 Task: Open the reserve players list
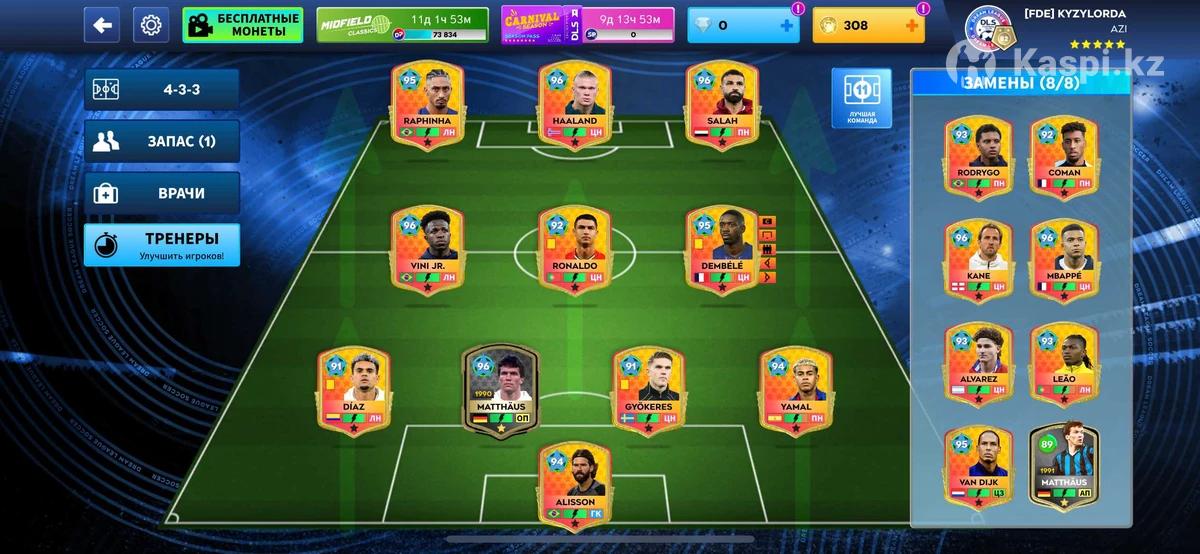click(162, 141)
